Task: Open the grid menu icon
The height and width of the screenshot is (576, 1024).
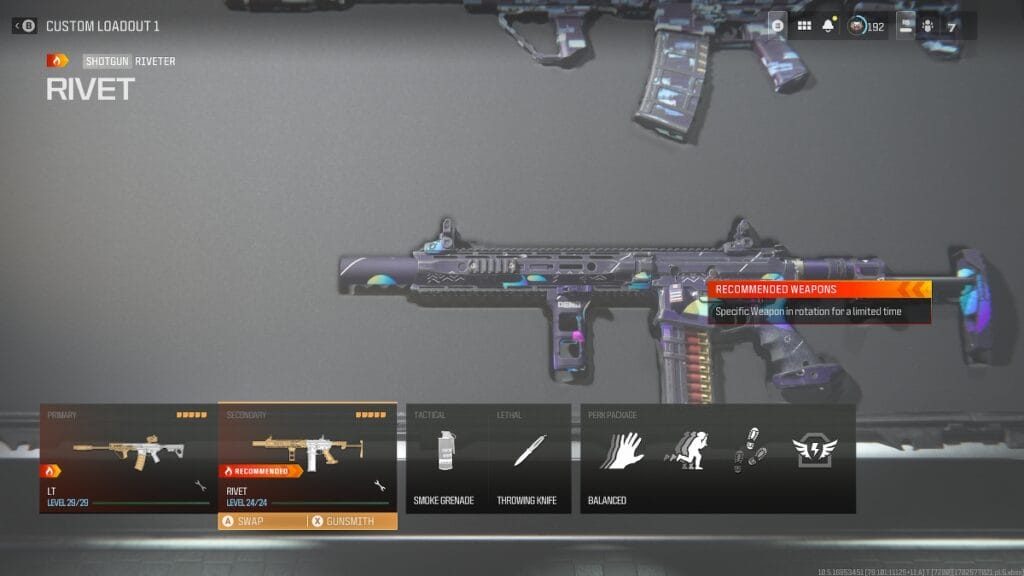Action: [804, 26]
